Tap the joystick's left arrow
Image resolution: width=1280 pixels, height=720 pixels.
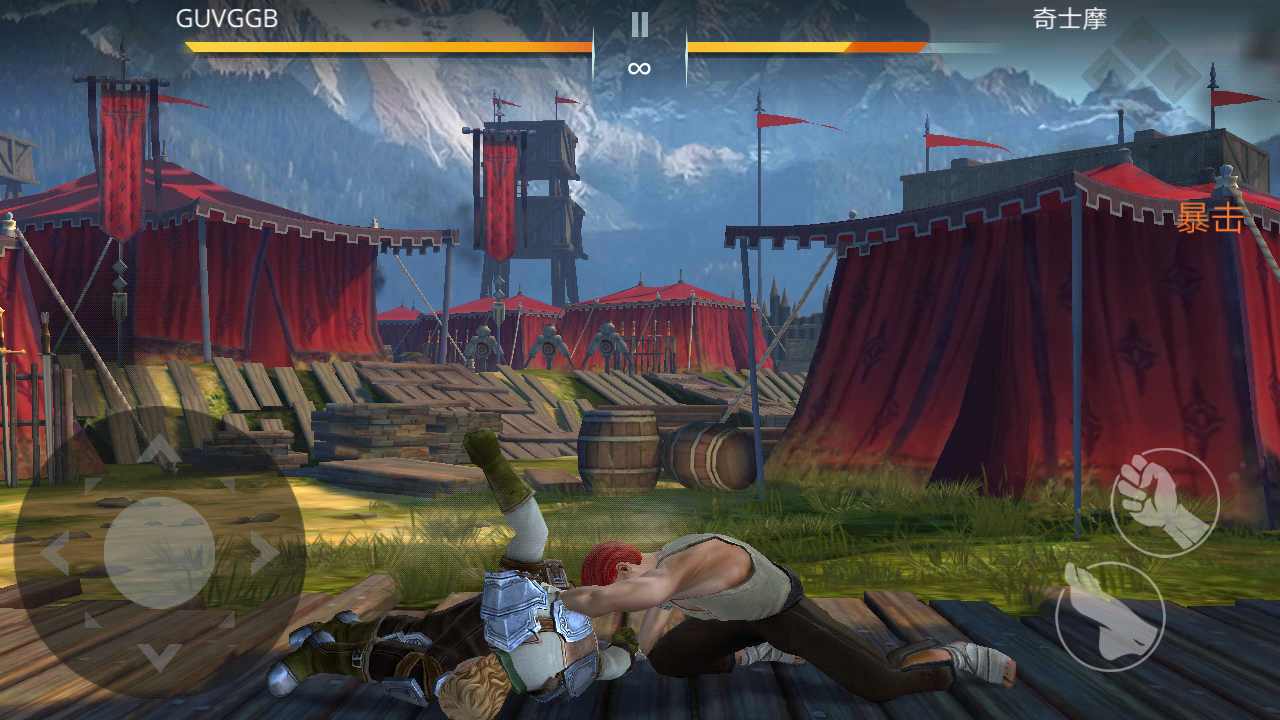pos(54,553)
